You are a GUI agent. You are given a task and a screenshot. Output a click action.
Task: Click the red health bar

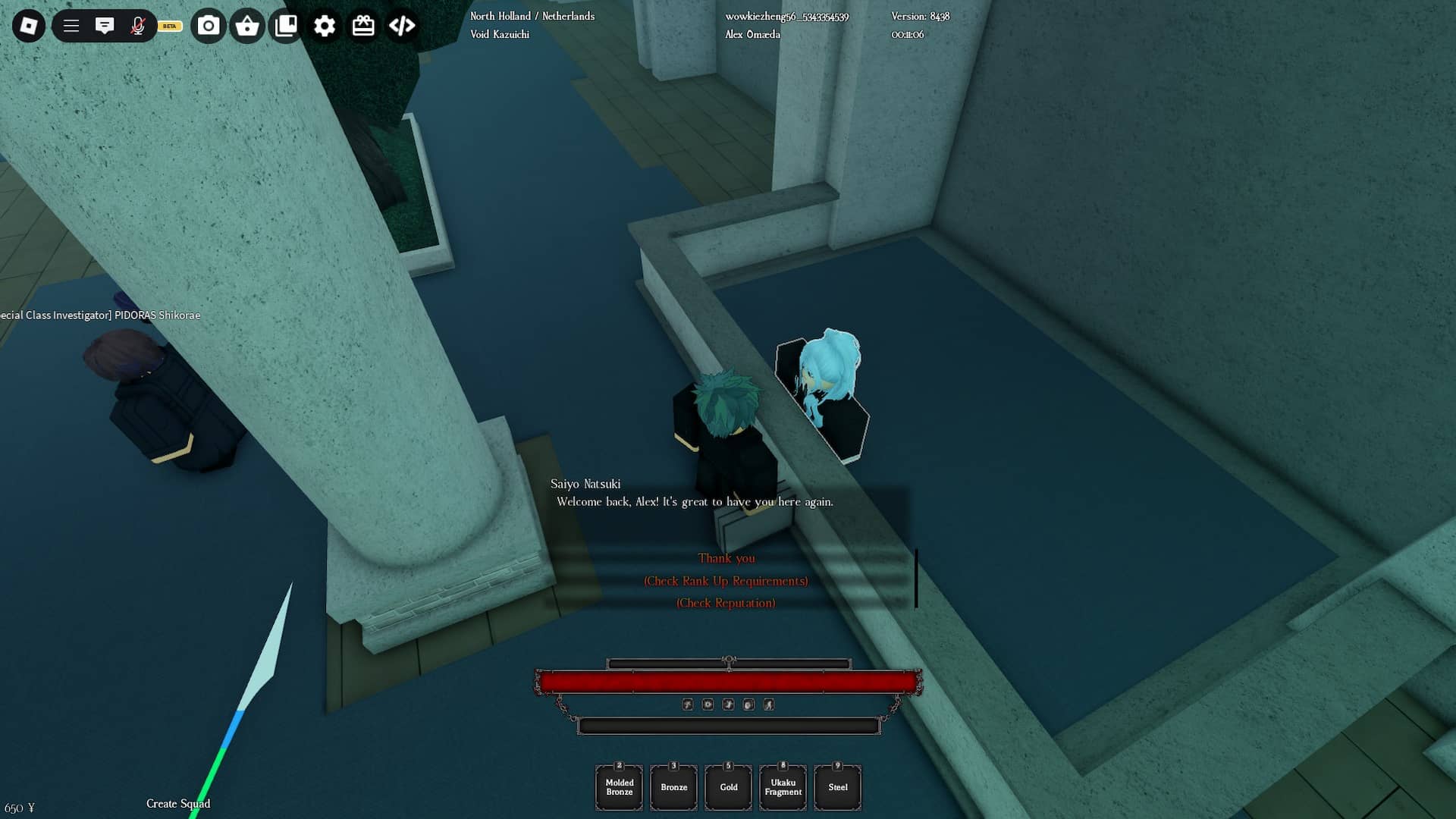click(728, 683)
